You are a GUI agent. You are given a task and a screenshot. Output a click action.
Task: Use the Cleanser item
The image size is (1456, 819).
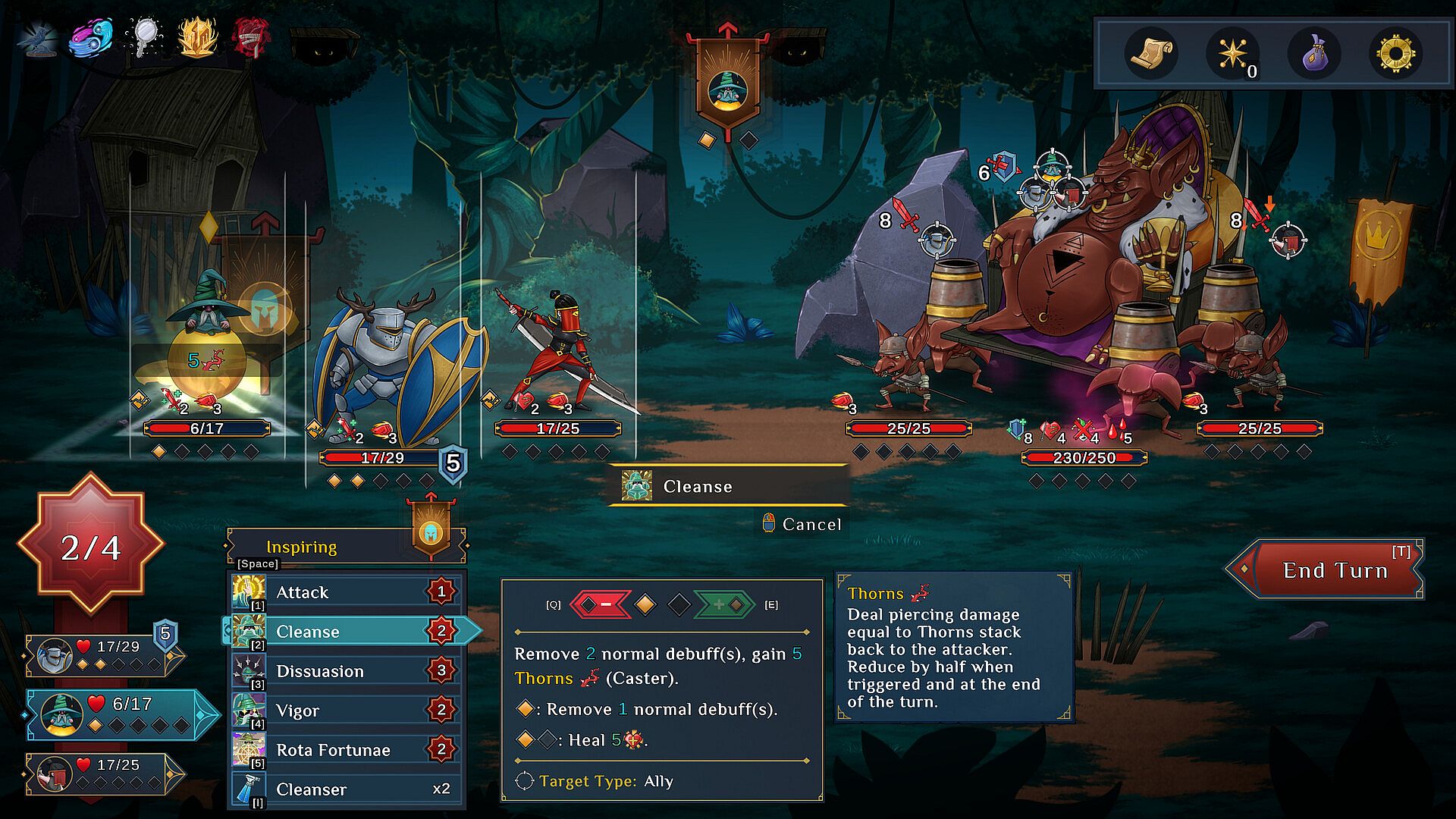[346, 789]
